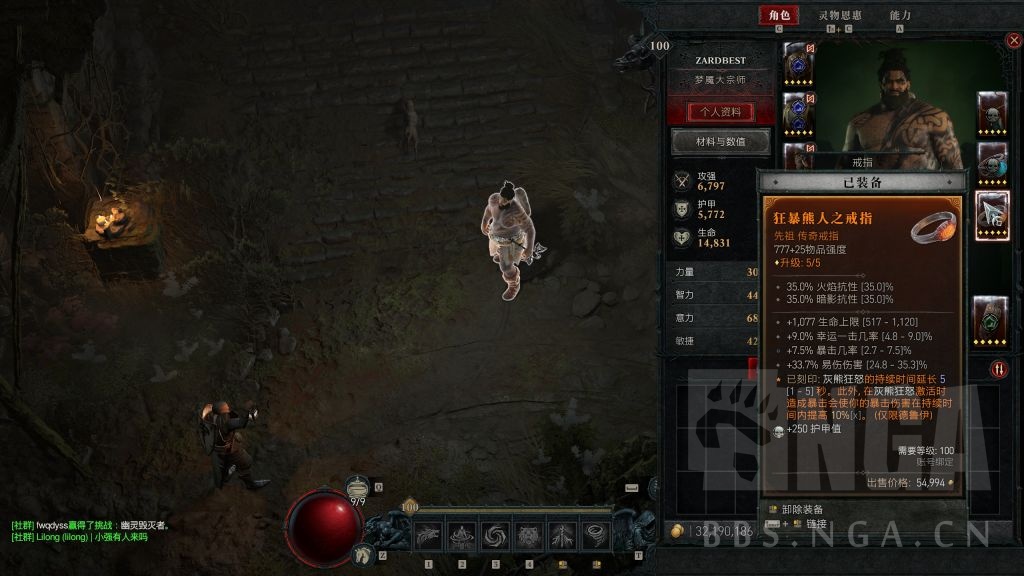Image resolution: width=1024 pixels, height=576 pixels.
Task: Open the 灵物恩惠 (Spirit Boons) tab
Action: (x=840, y=16)
